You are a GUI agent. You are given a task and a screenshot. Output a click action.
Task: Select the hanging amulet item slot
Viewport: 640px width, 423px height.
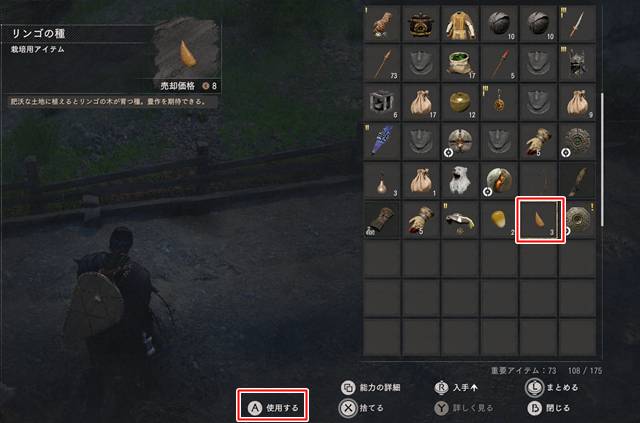[x=500, y=101]
